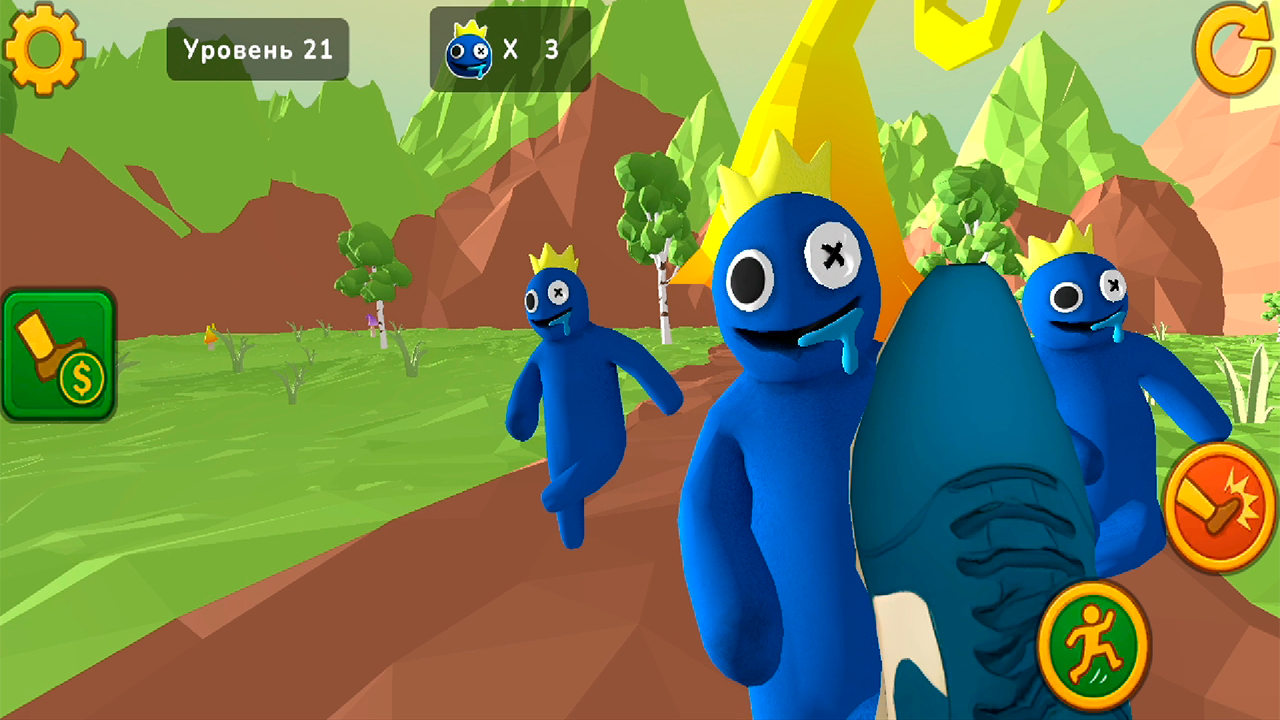Tap the crown on the main monster

pyautogui.click(x=795, y=175)
